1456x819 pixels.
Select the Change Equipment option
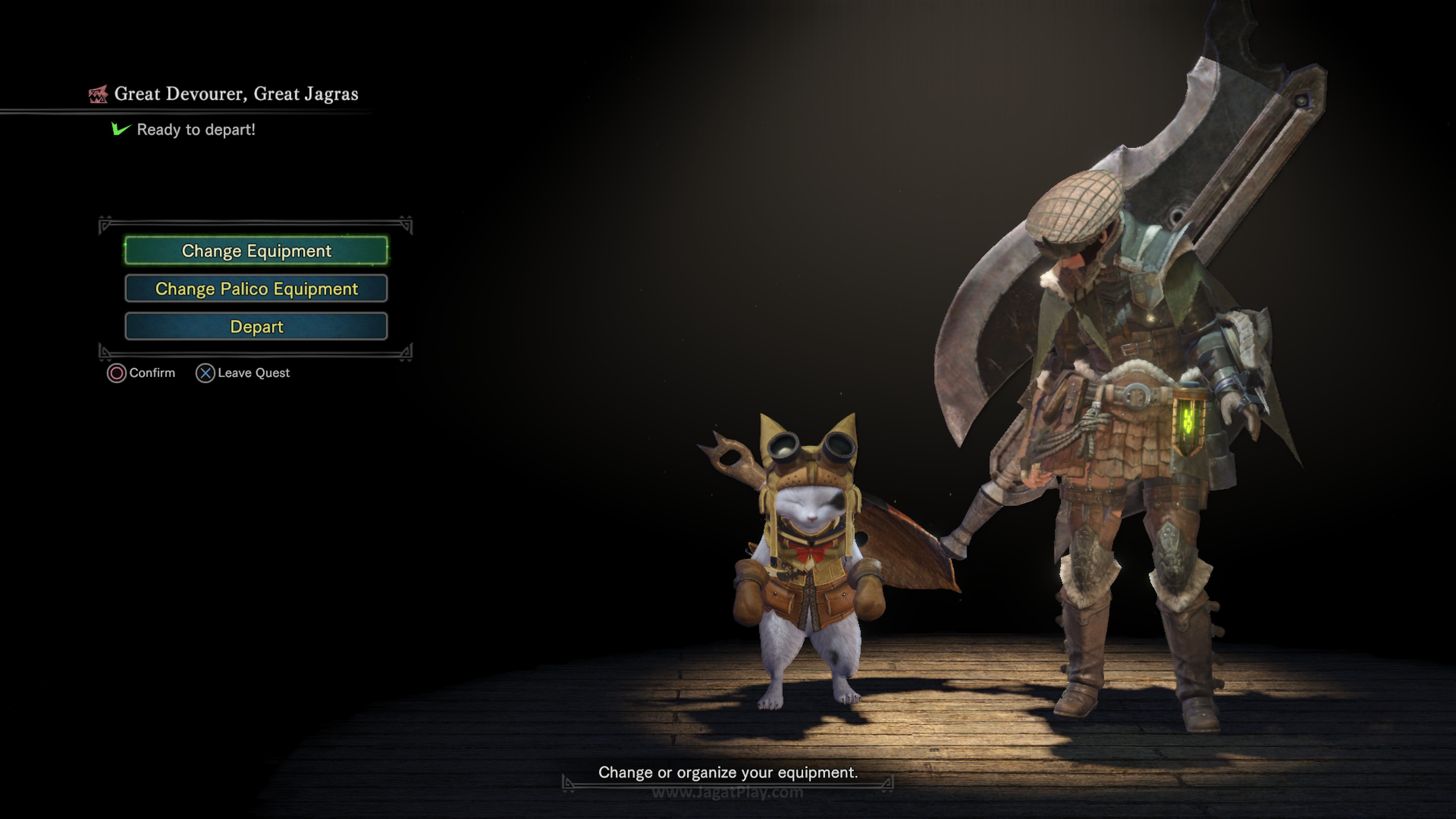pos(256,250)
